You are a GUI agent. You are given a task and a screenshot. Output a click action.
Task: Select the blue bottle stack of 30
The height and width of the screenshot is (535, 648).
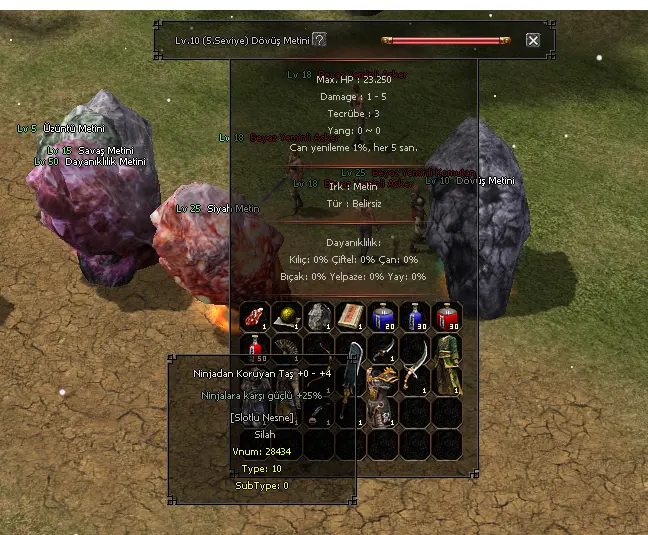(x=415, y=316)
